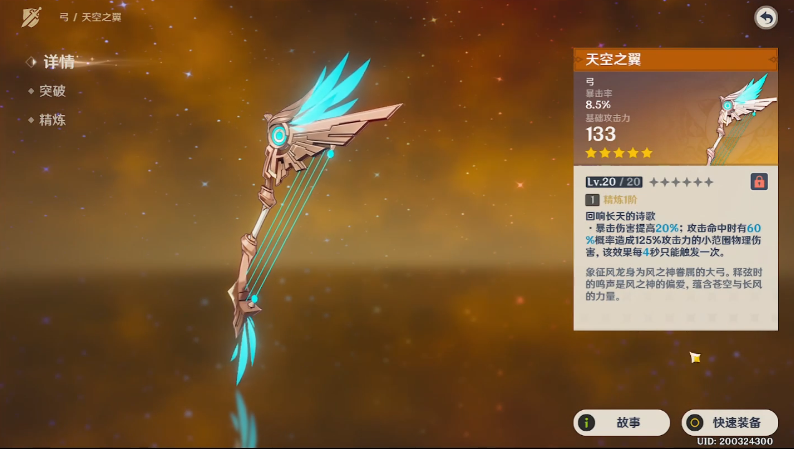The width and height of the screenshot is (794, 449).
Task: Open the 故事 story button
Action: click(x=621, y=423)
